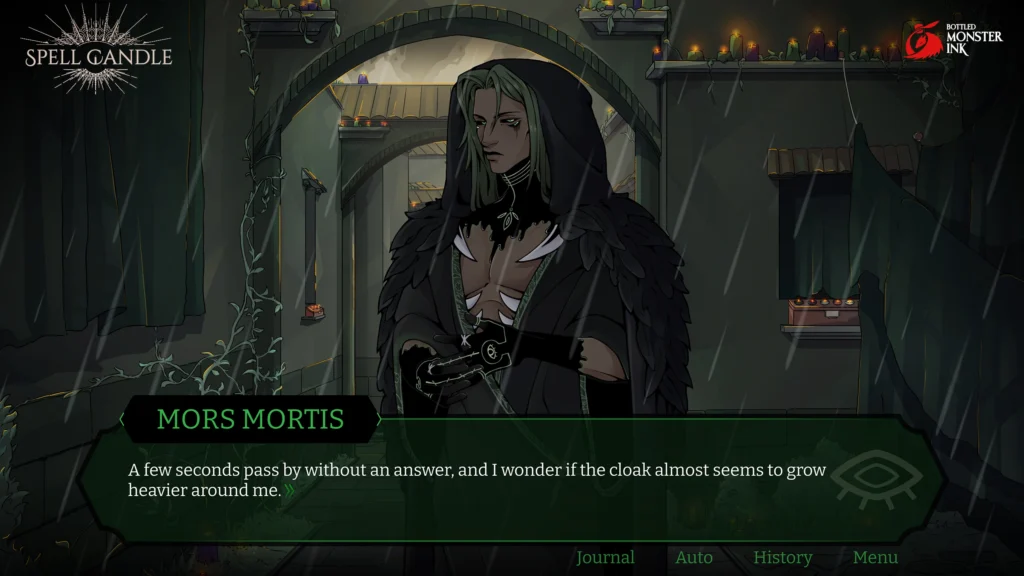Open the game Menu
The height and width of the screenshot is (576, 1024).
pos(875,558)
